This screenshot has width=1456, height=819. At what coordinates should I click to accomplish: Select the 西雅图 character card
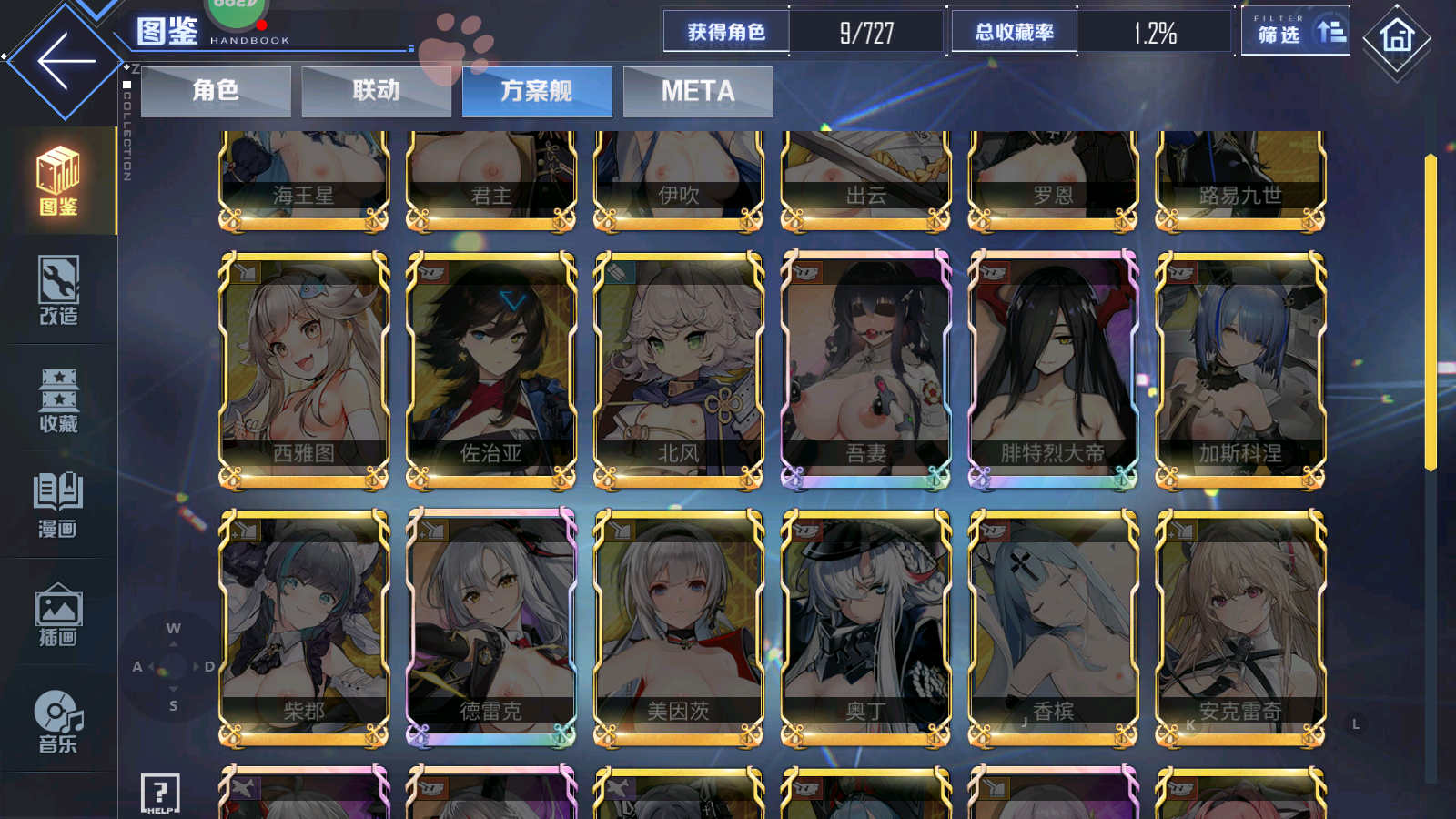tap(304, 369)
